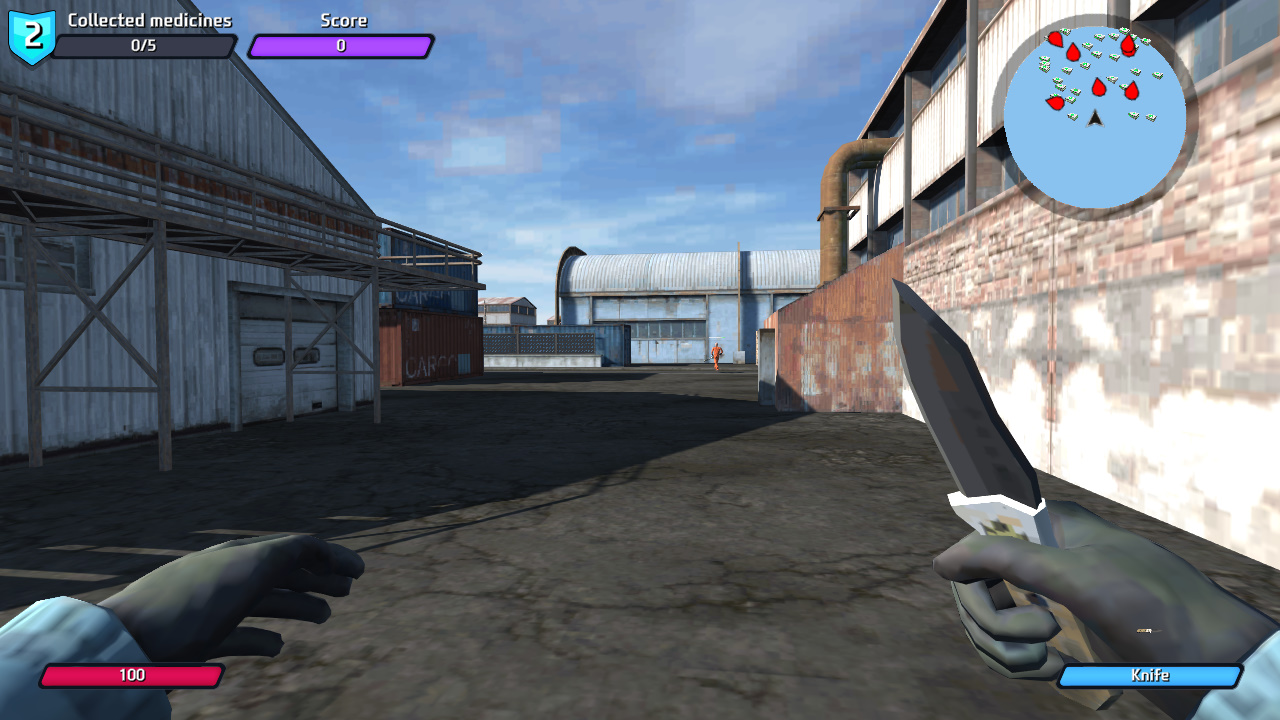Click the red marker left of the player arrow
1280x720 pixels.
tap(1056, 103)
